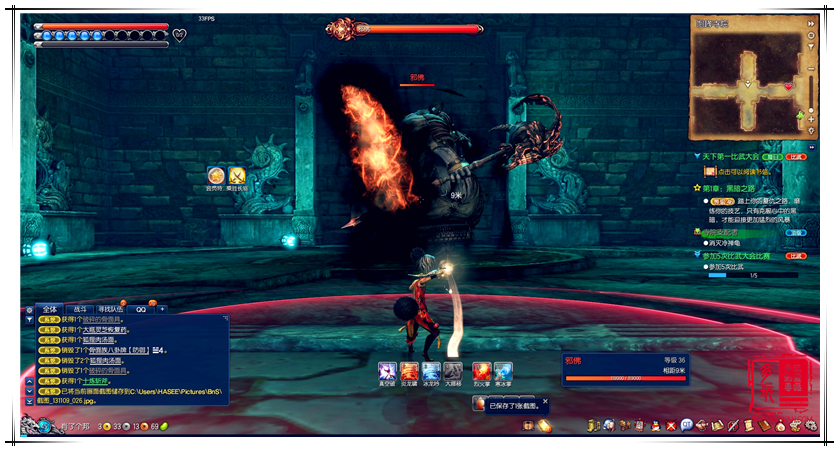Add a new chat tab with plus button
839x451 pixels.
pos(163,309)
